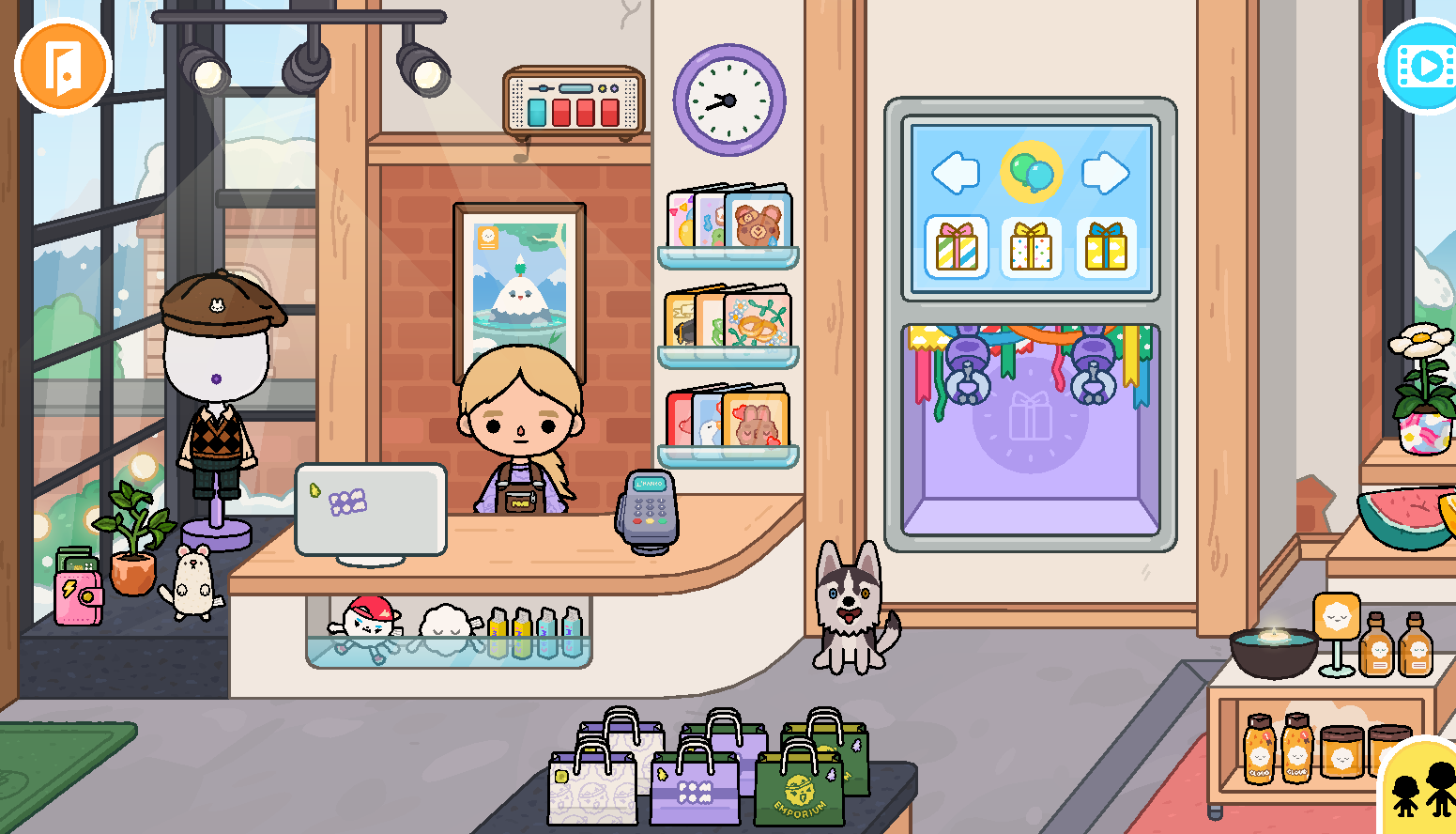Open the yellow character selector button
The width and height of the screenshot is (1456, 834).
[1421, 789]
